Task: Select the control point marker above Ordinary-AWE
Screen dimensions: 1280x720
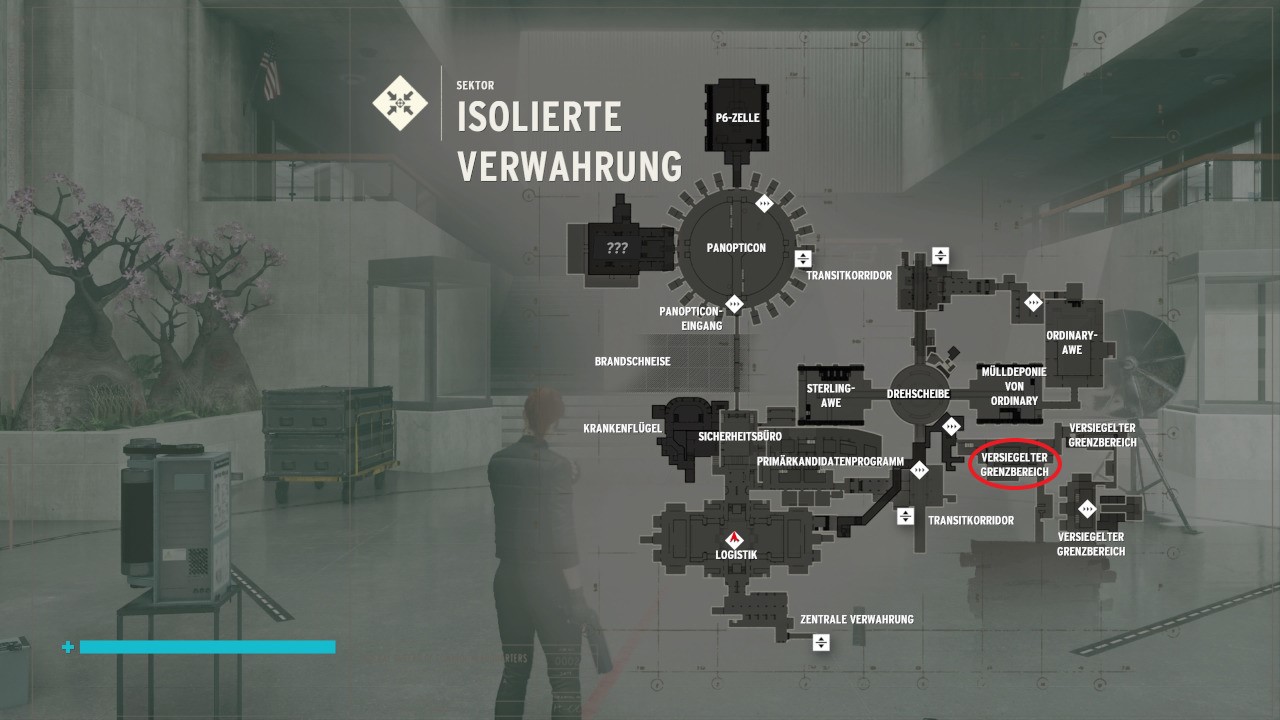Action: click(1033, 302)
